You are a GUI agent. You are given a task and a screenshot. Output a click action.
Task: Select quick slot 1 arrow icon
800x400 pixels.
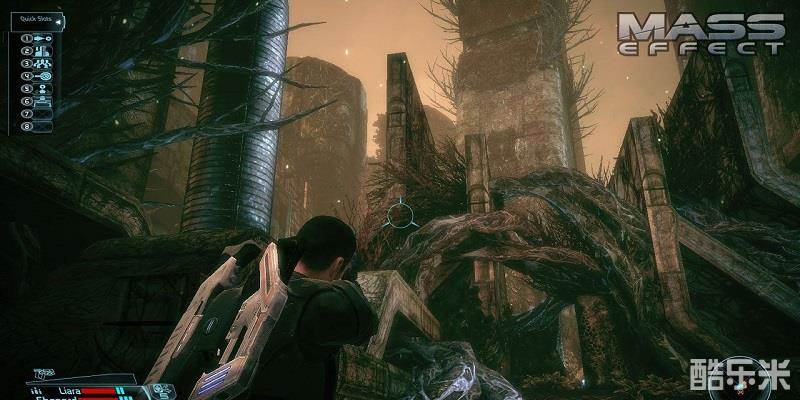(44, 39)
